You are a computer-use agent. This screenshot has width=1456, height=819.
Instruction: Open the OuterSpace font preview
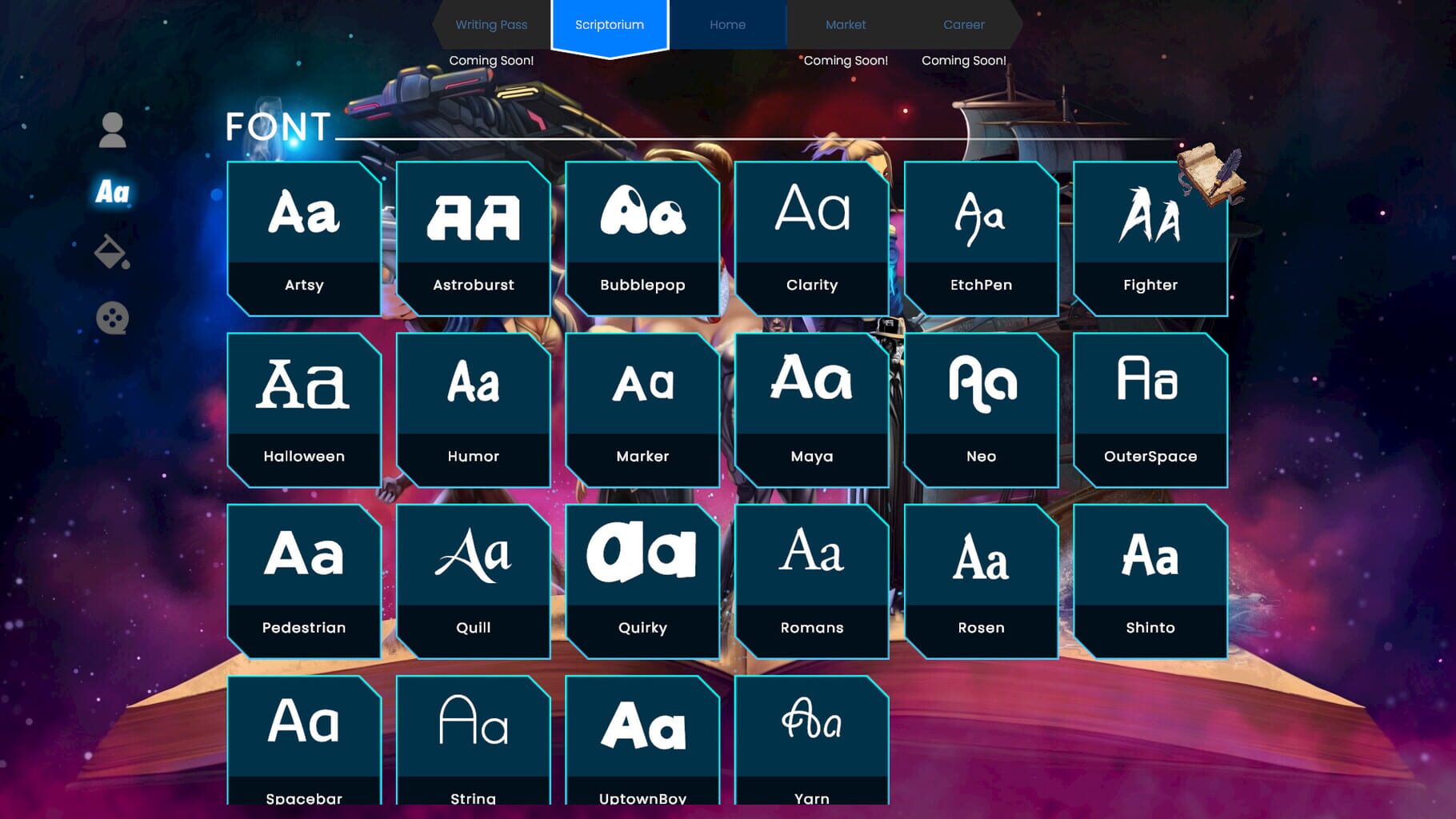[x=1150, y=408]
